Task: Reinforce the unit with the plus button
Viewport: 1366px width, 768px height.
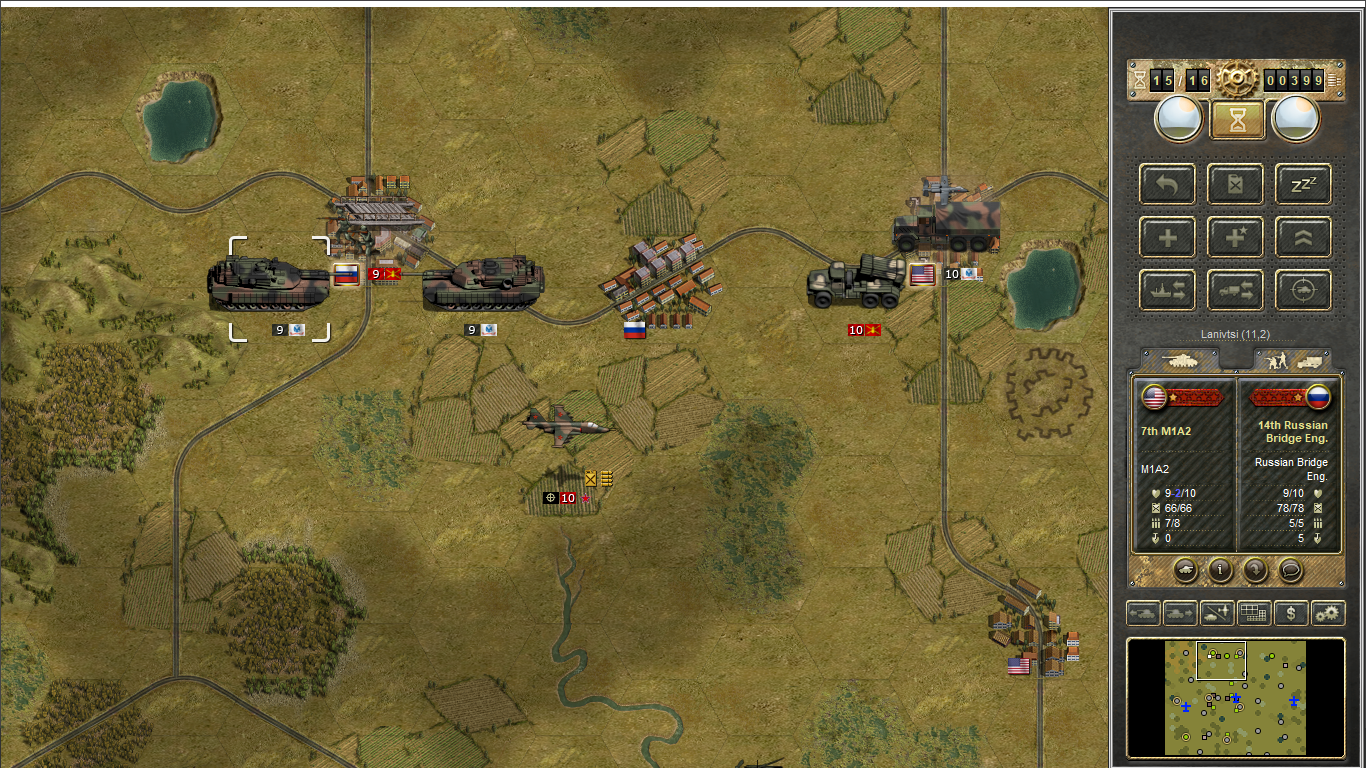Action: click(1167, 238)
